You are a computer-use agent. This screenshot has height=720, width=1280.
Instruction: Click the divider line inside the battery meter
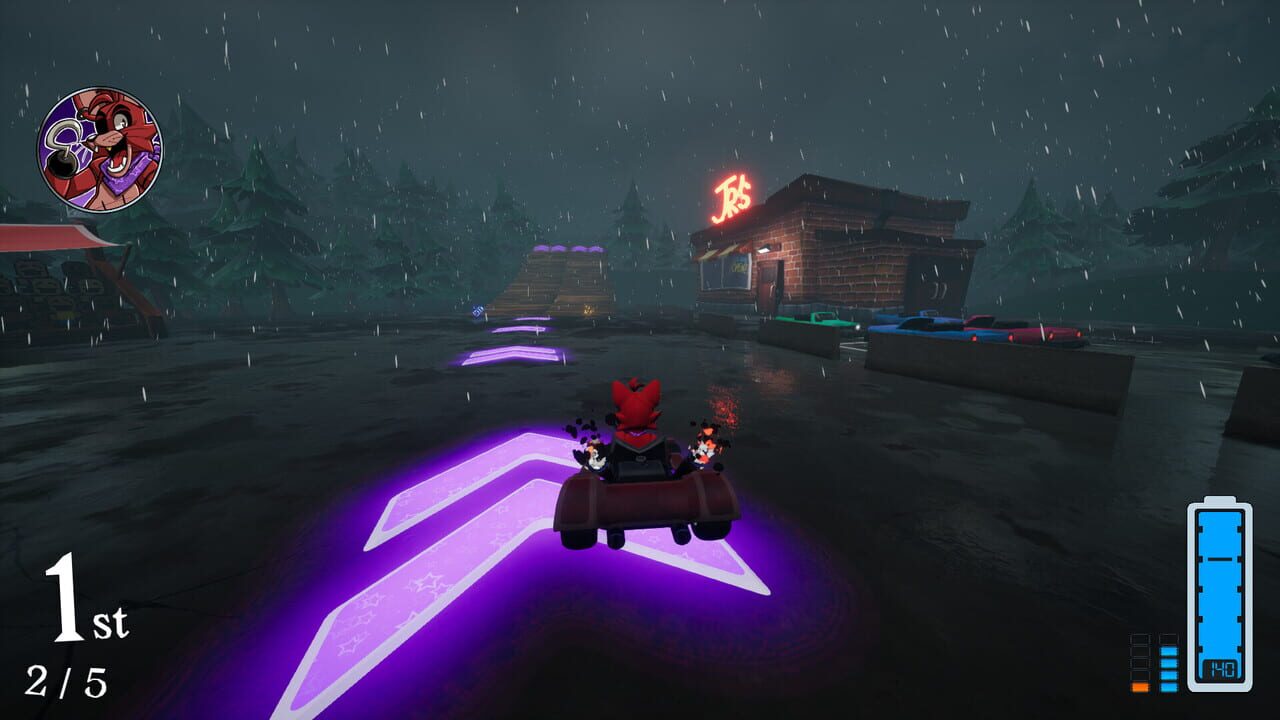pyautogui.click(x=1219, y=559)
